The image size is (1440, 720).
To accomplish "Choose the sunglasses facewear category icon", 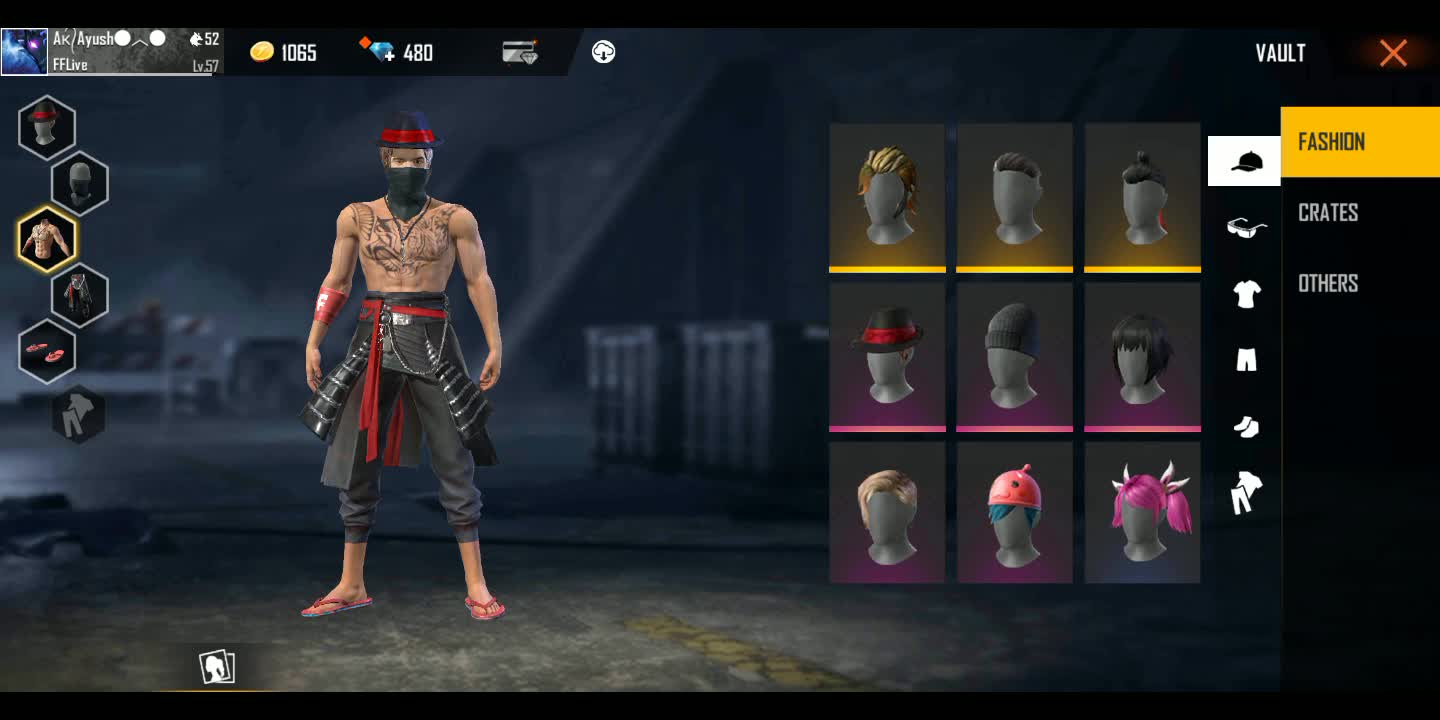I will click(x=1246, y=228).
